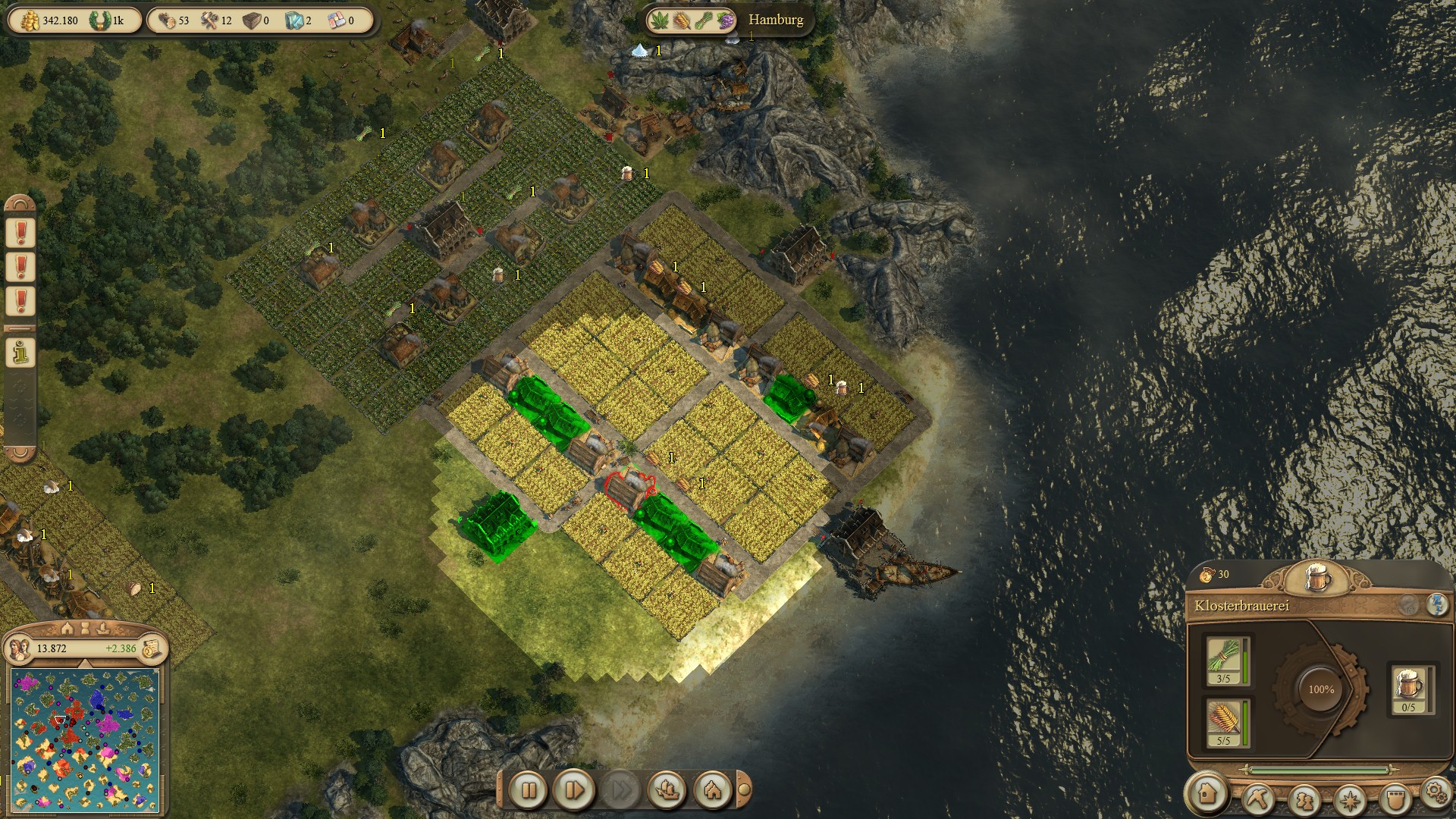The image size is (1456, 819).
Task: Click the info icon on the left sidebar
Action: (20, 353)
